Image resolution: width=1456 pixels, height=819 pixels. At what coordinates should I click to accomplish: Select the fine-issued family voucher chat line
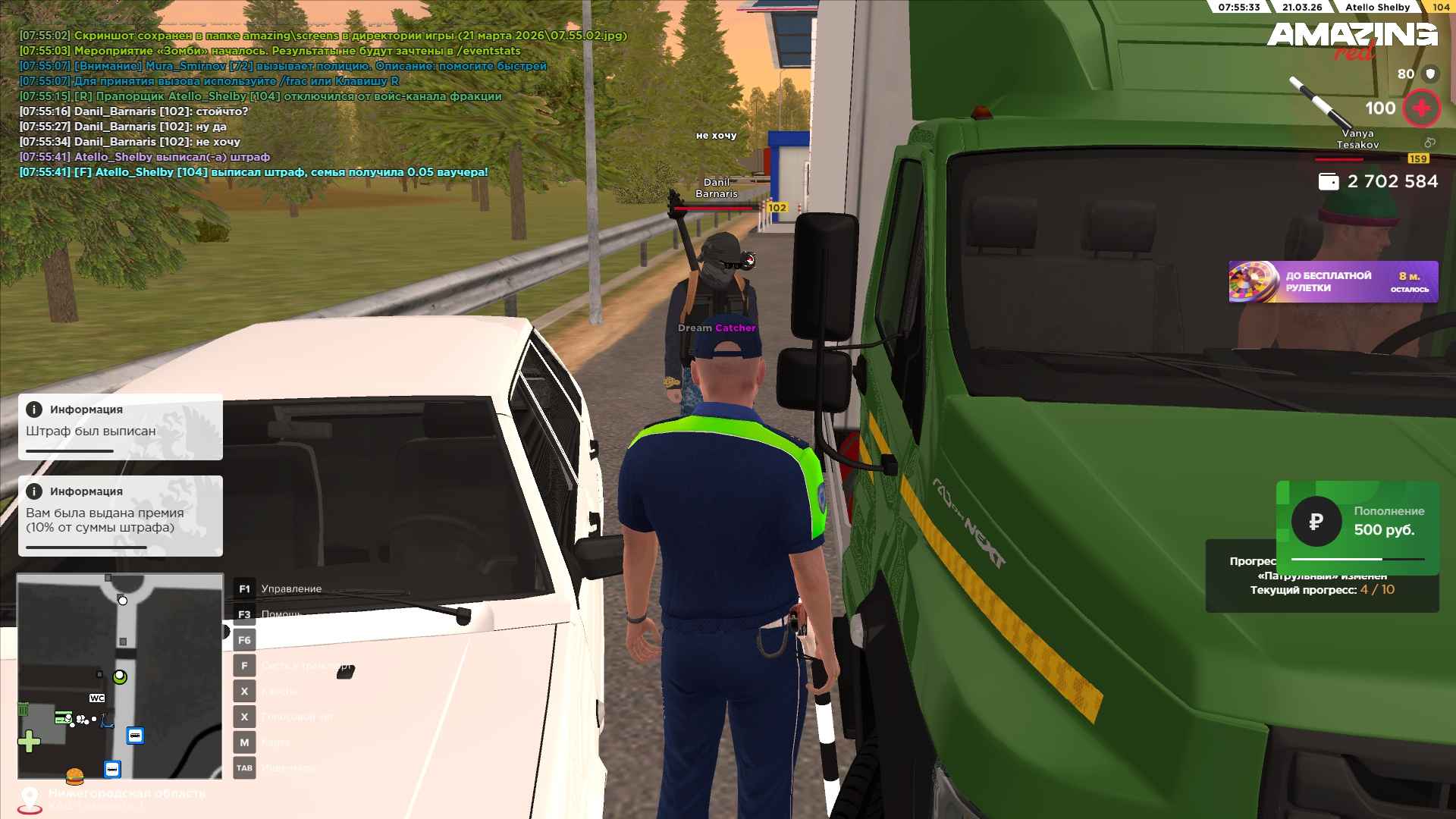[254, 172]
